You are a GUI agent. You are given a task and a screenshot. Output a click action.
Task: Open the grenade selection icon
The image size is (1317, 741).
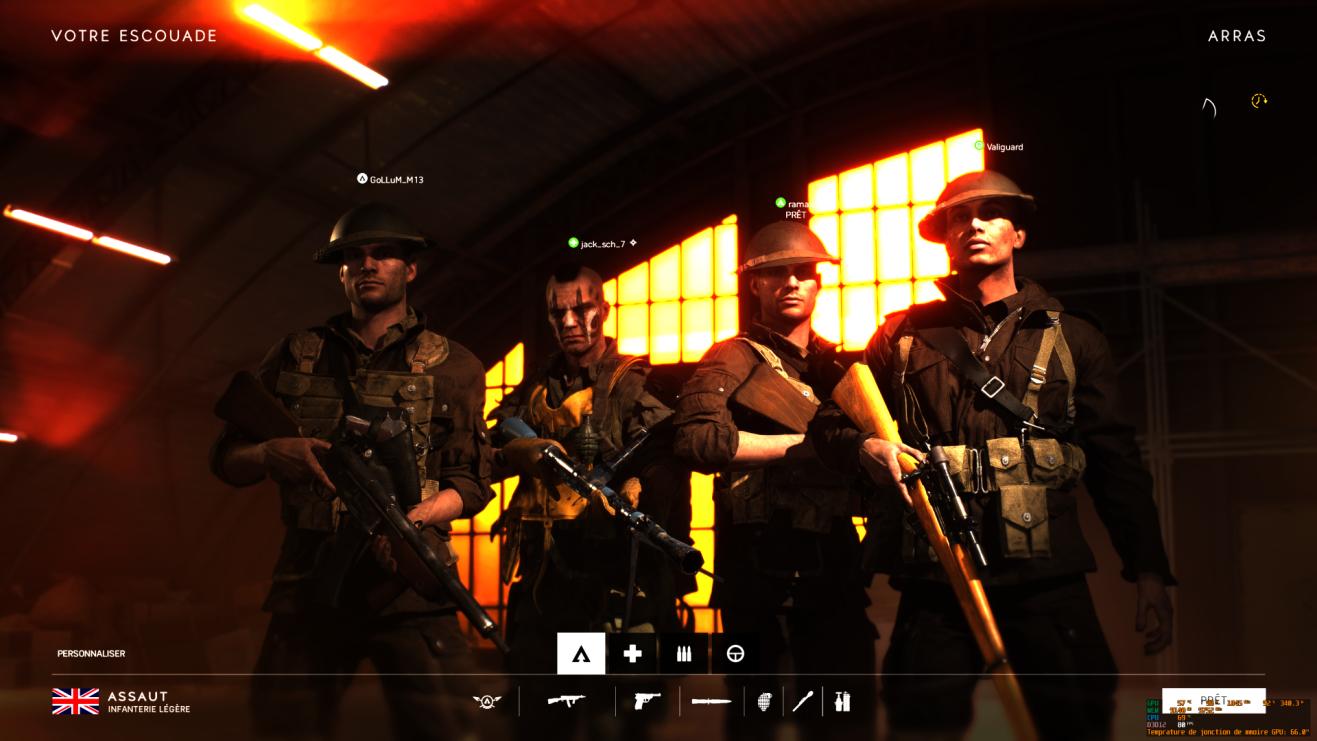[765, 703]
